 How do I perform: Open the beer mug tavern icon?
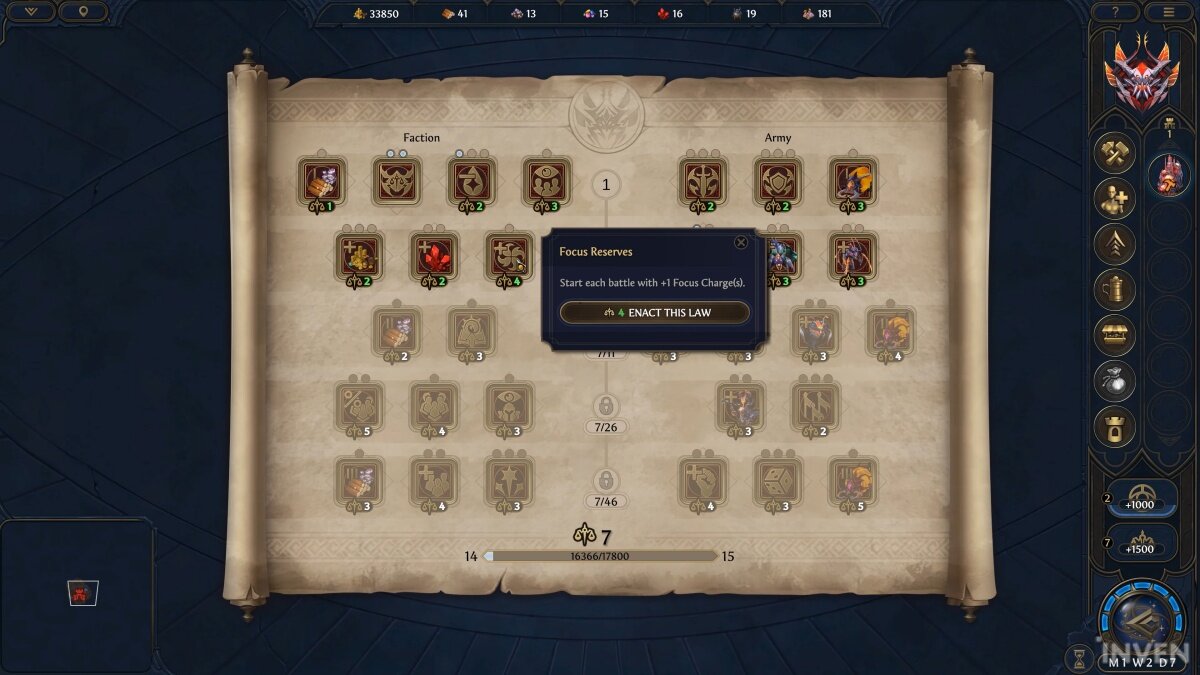click(x=1114, y=290)
